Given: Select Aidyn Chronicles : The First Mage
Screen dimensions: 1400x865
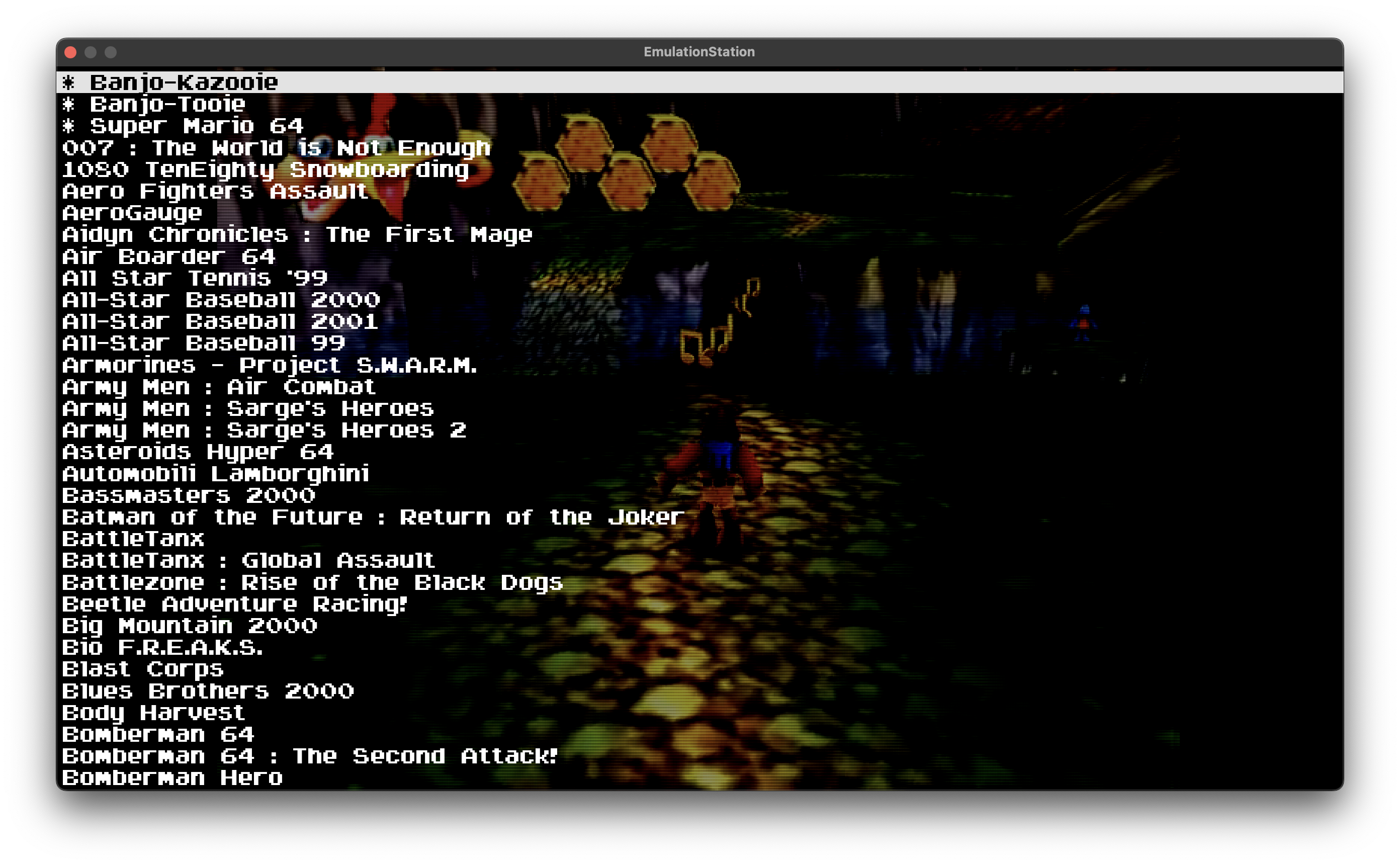Looking at the screenshot, I should click(296, 234).
